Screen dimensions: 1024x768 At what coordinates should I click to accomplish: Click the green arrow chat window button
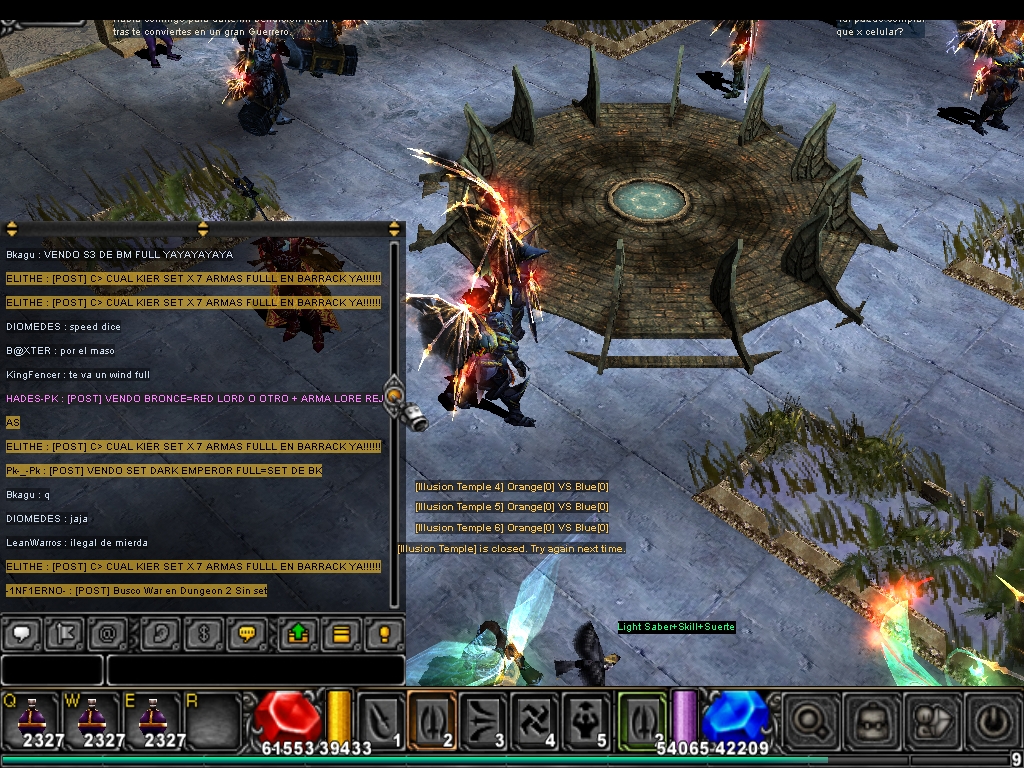[x=299, y=634]
